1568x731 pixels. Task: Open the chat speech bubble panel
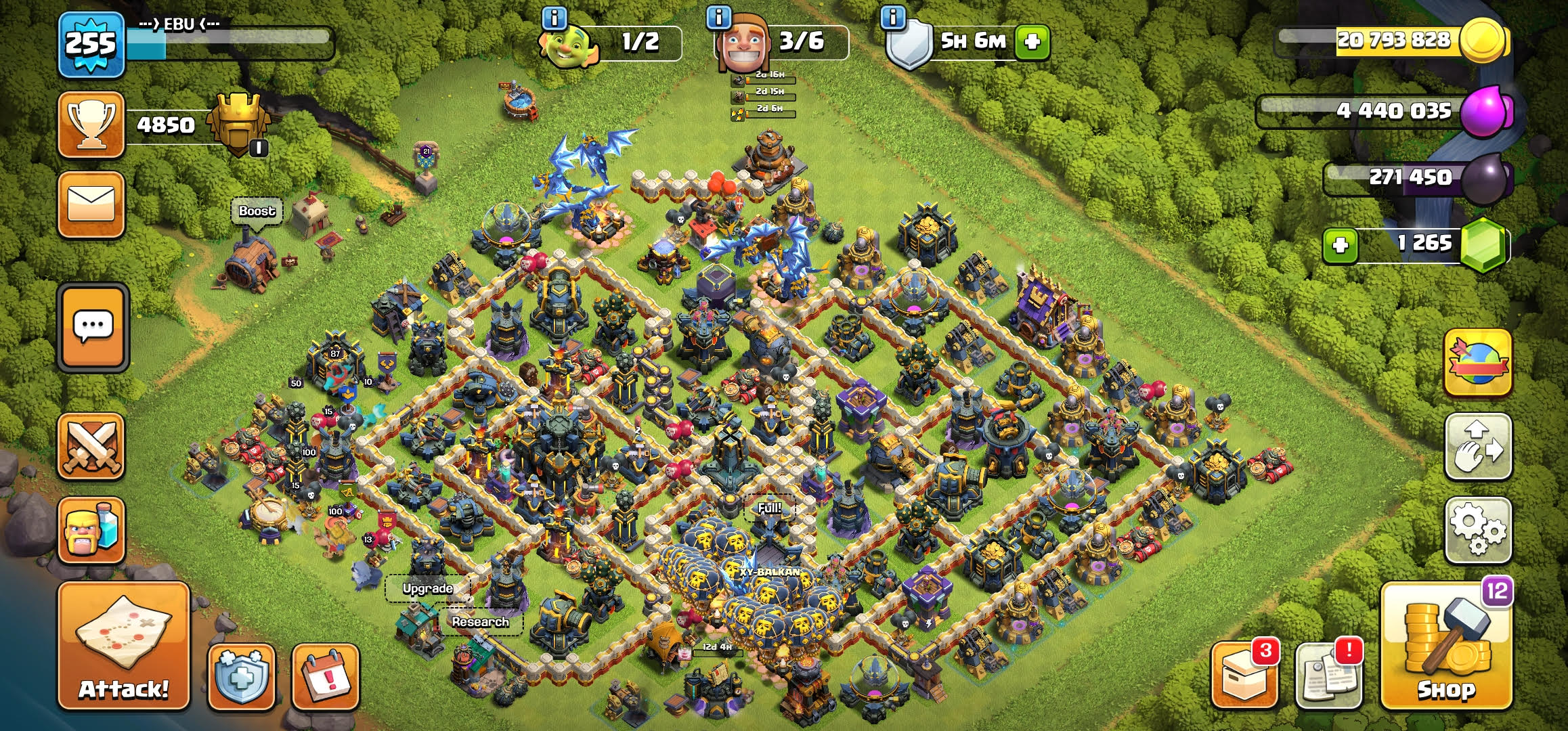pyautogui.click(x=93, y=328)
